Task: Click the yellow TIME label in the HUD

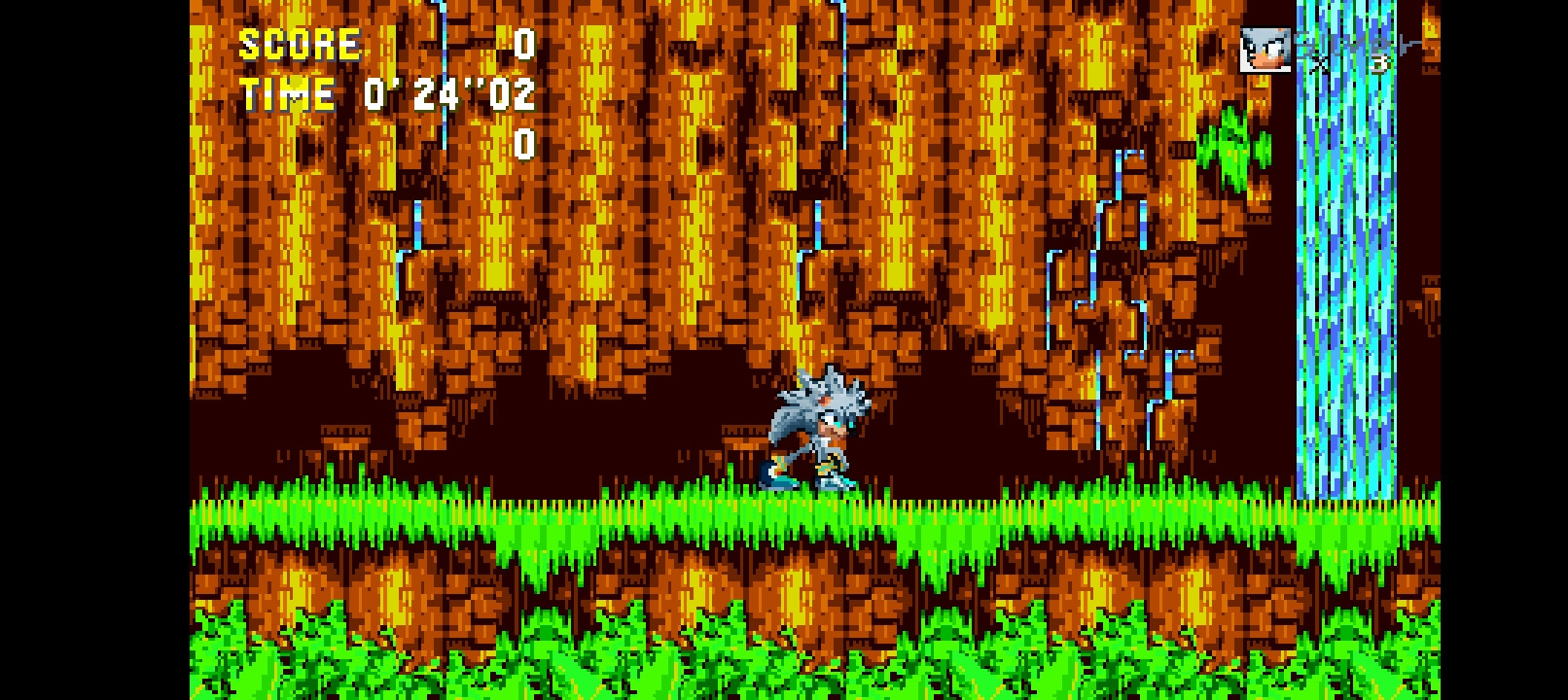Action: coord(287,94)
